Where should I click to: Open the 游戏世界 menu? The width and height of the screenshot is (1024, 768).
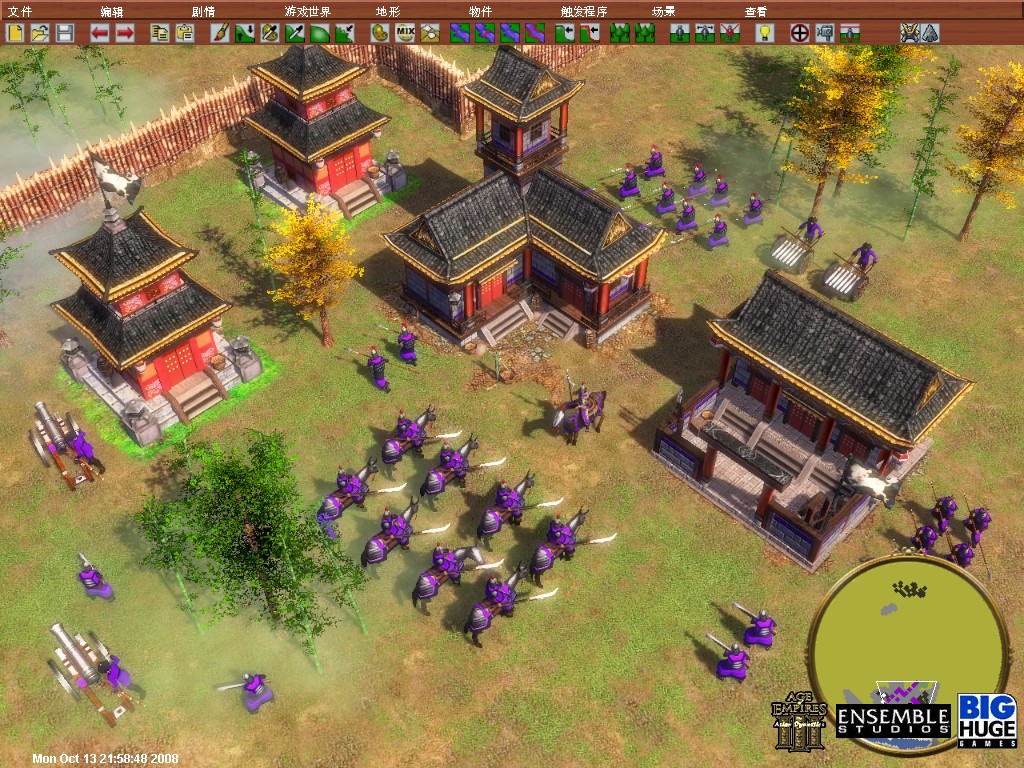(307, 11)
